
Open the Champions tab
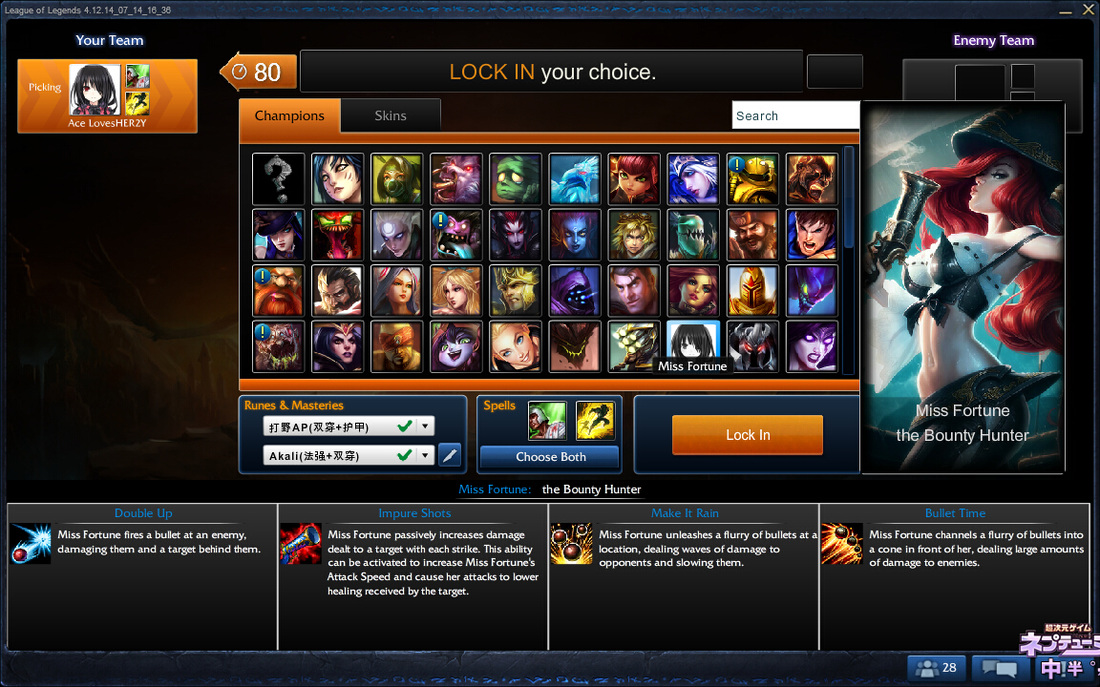[x=289, y=116]
